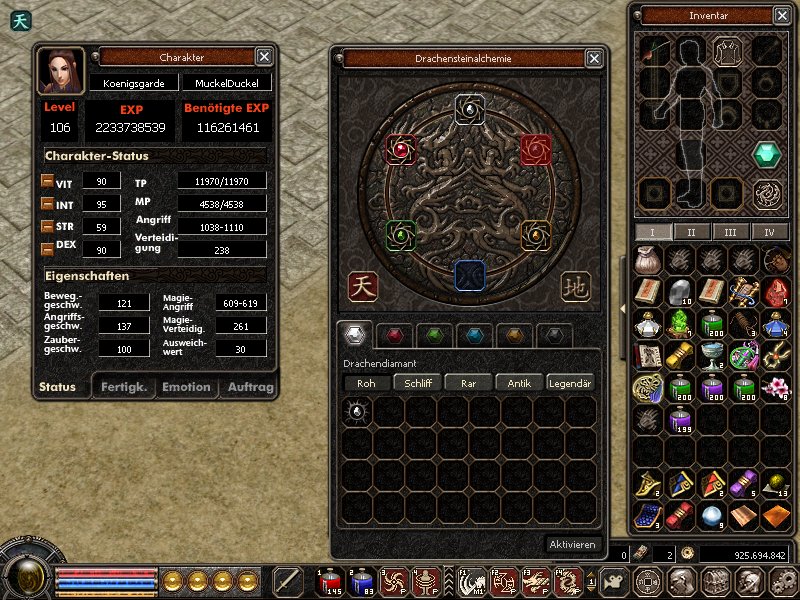Pick the pink flower item in inventory
Screen dimensions: 800x600
pos(774,386)
